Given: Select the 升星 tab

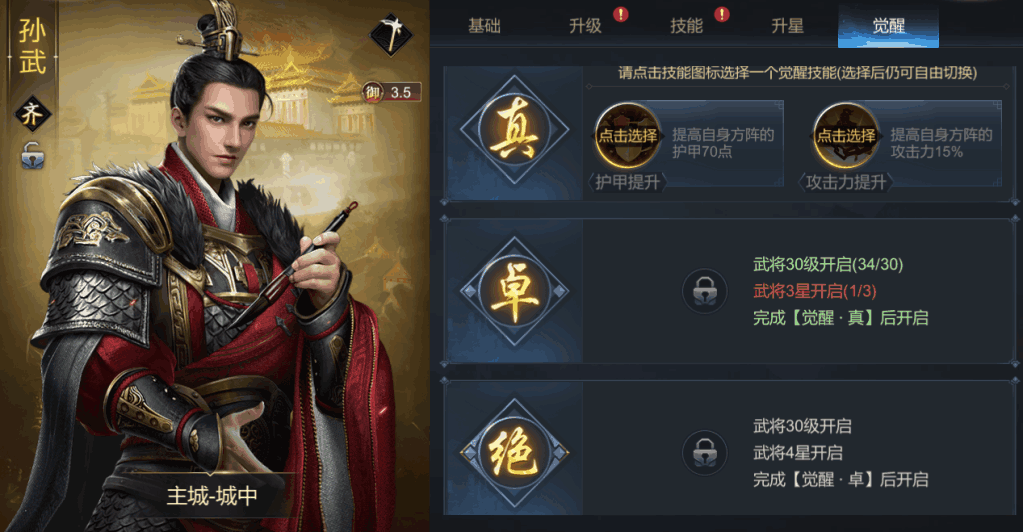Looking at the screenshot, I should tap(787, 26).
